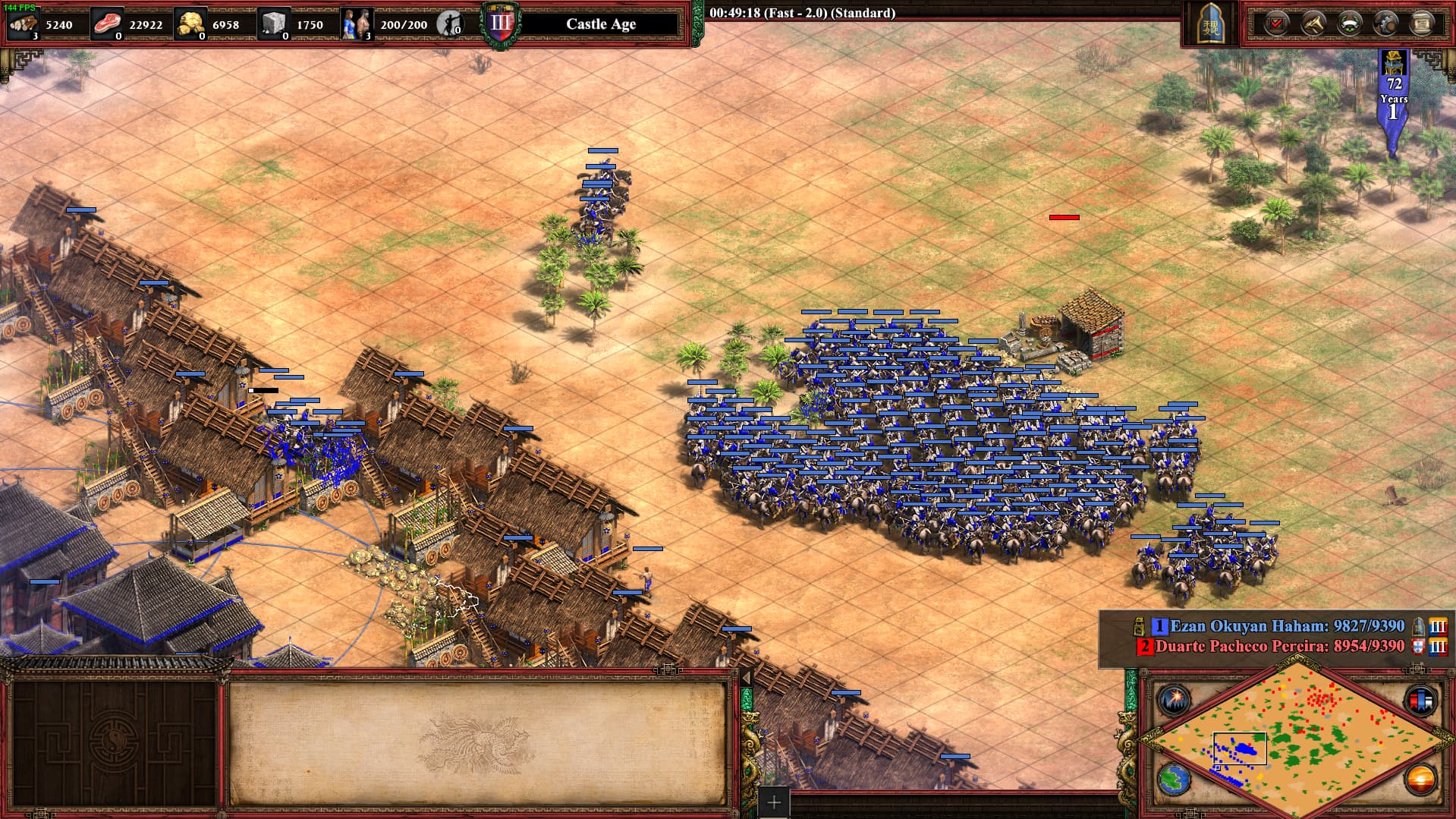The image size is (1456, 819).
Task: Click the food meat resource icon
Action: pos(107,24)
